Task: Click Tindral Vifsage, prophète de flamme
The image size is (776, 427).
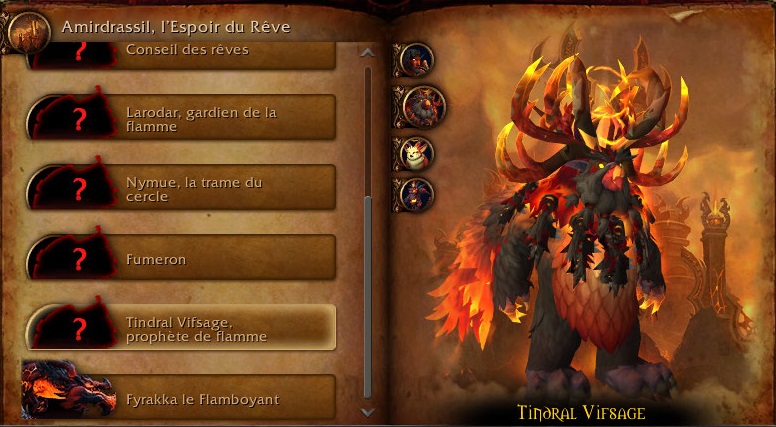Action: [x=180, y=329]
